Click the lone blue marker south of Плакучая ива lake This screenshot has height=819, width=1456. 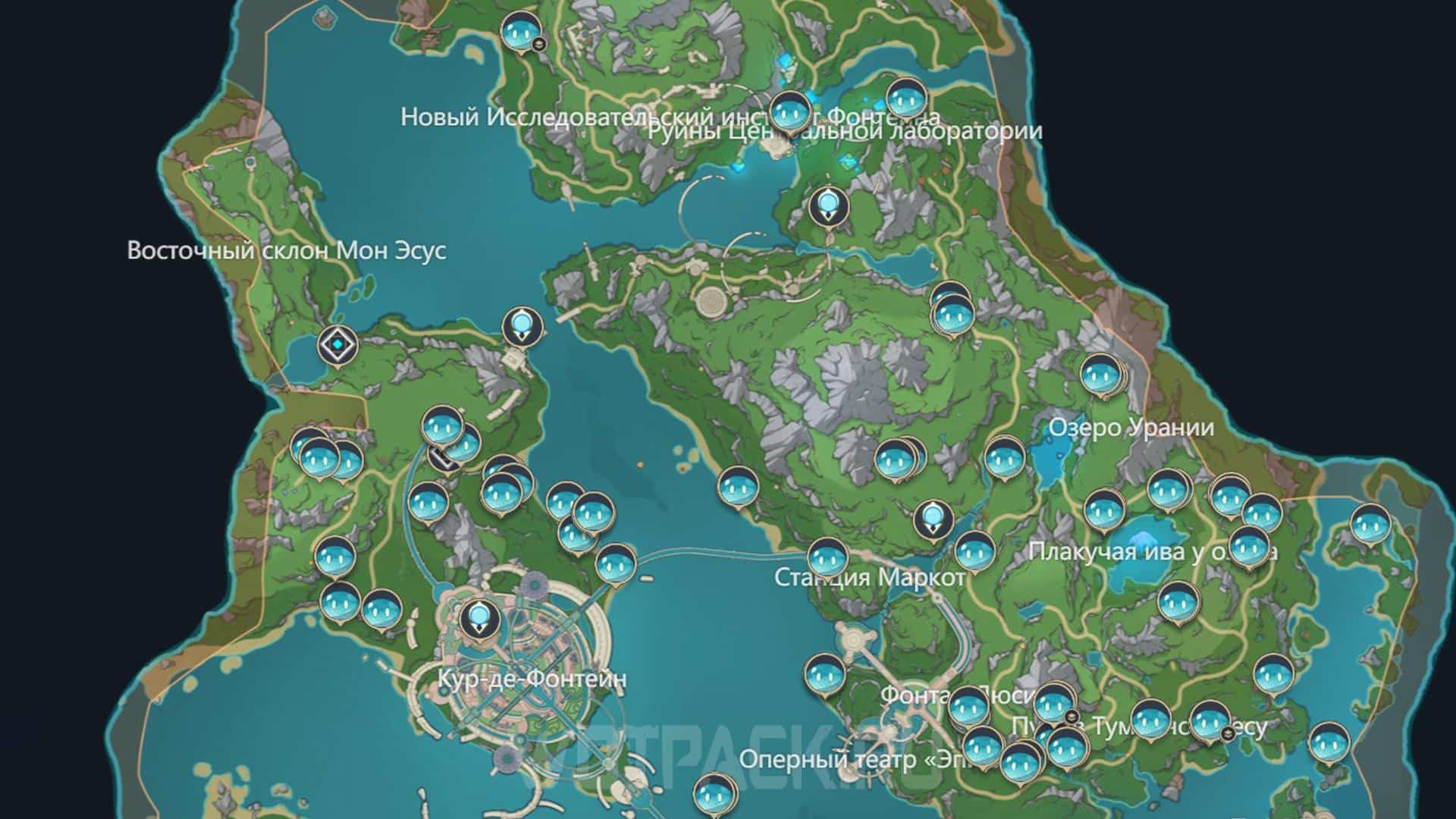pyautogui.click(x=1178, y=603)
